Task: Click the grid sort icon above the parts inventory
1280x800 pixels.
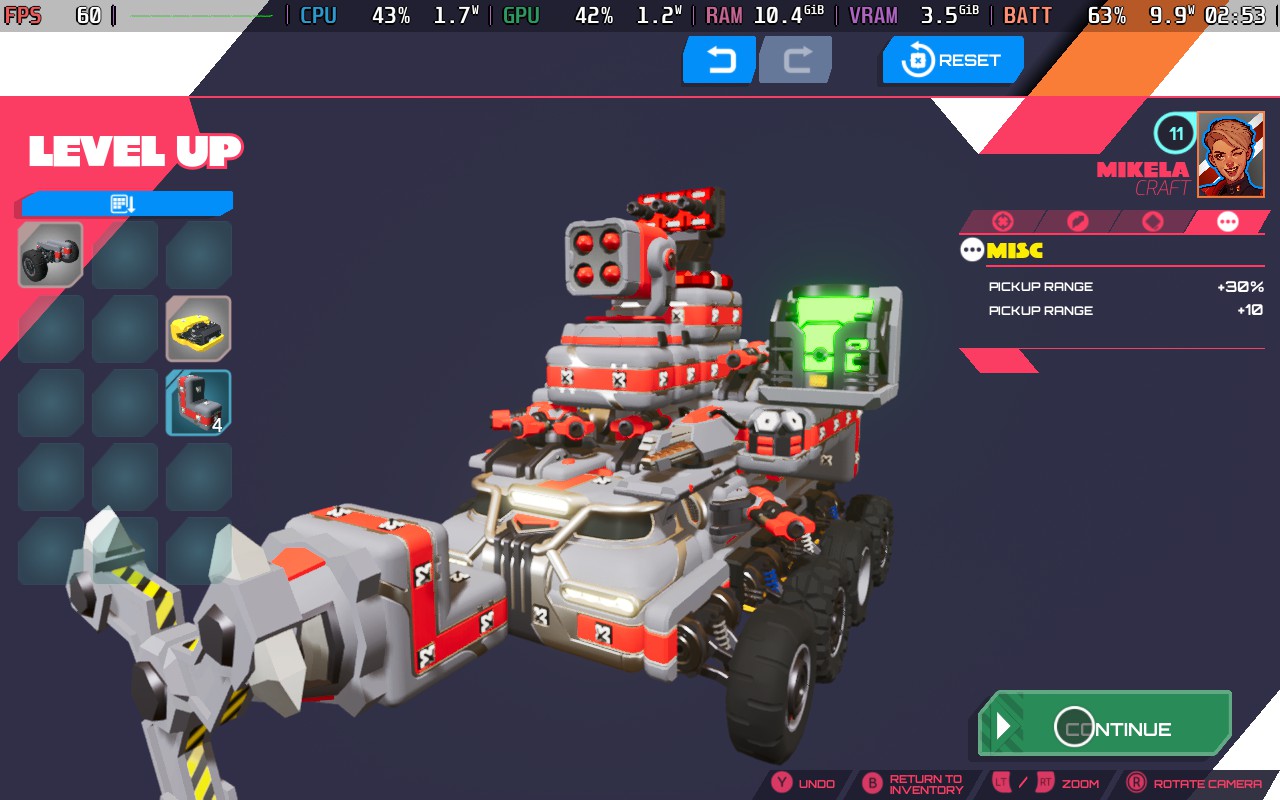Action: pos(122,202)
